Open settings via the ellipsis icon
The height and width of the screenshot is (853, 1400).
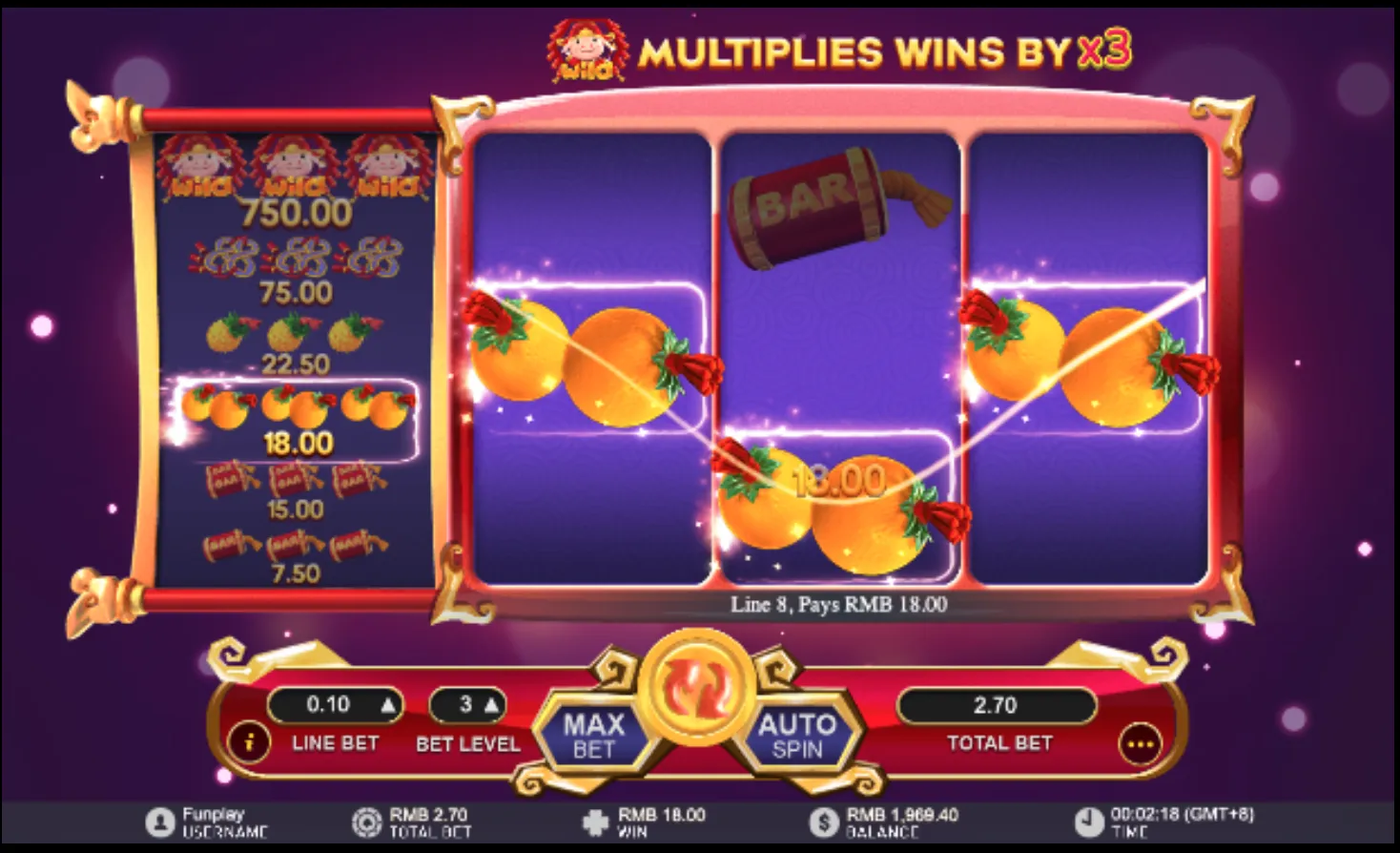point(1142,742)
